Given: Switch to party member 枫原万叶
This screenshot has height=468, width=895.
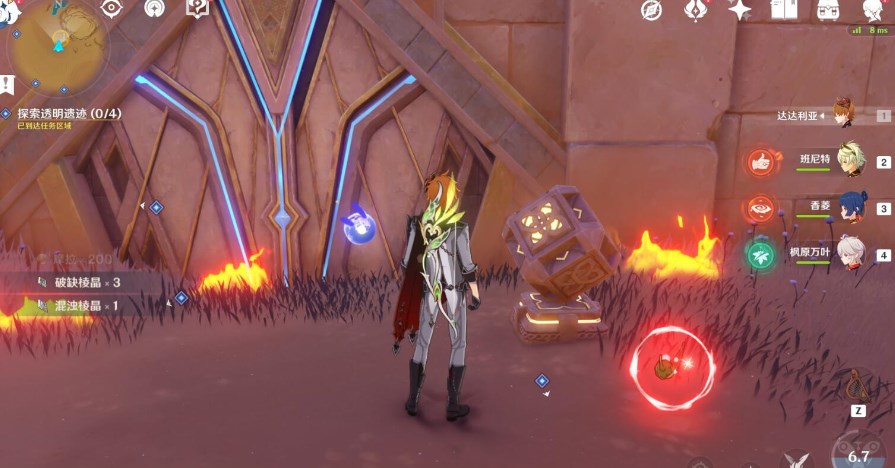Looking at the screenshot, I should [x=851, y=252].
